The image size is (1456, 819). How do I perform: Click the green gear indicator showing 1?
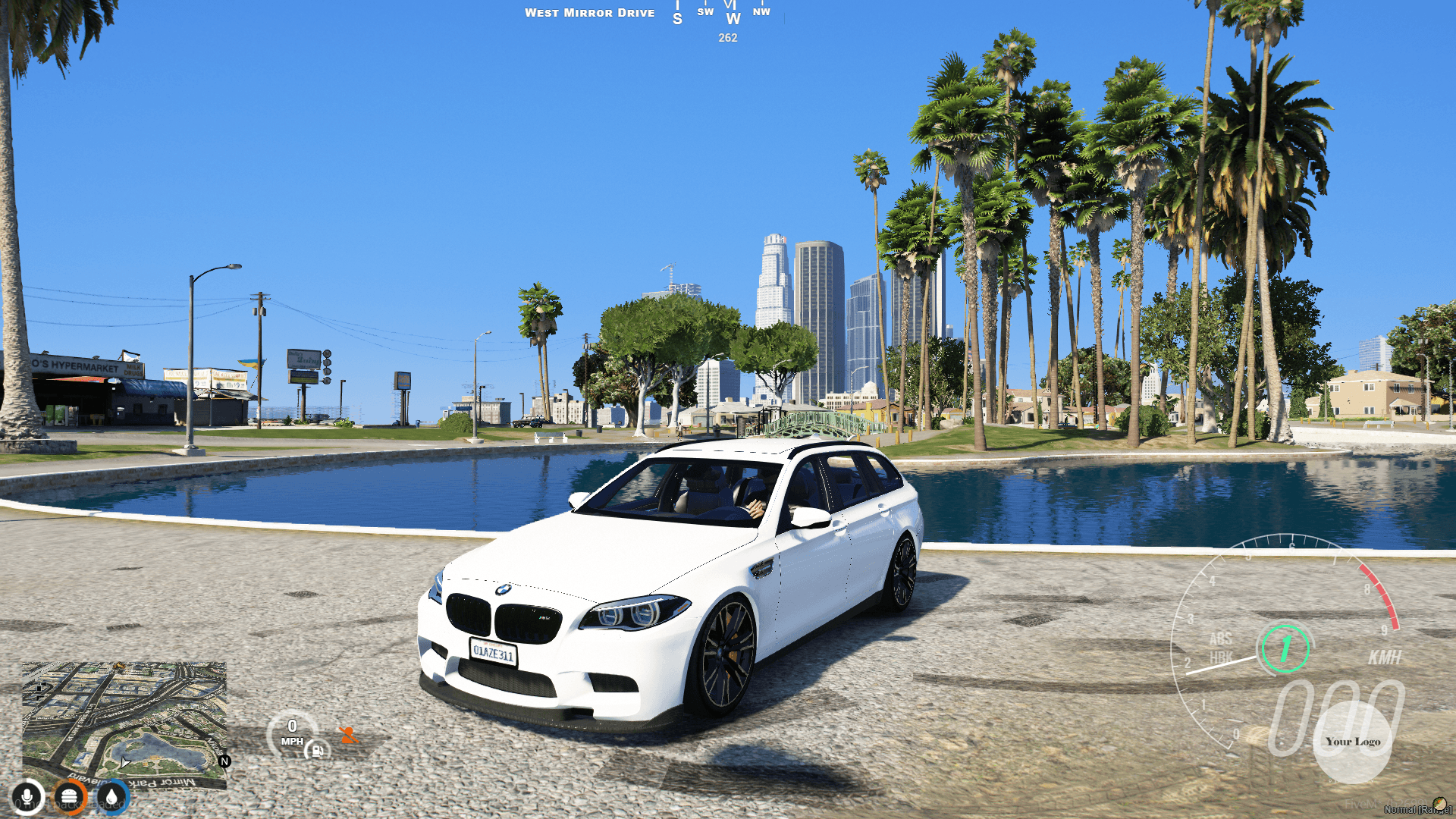[1285, 648]
